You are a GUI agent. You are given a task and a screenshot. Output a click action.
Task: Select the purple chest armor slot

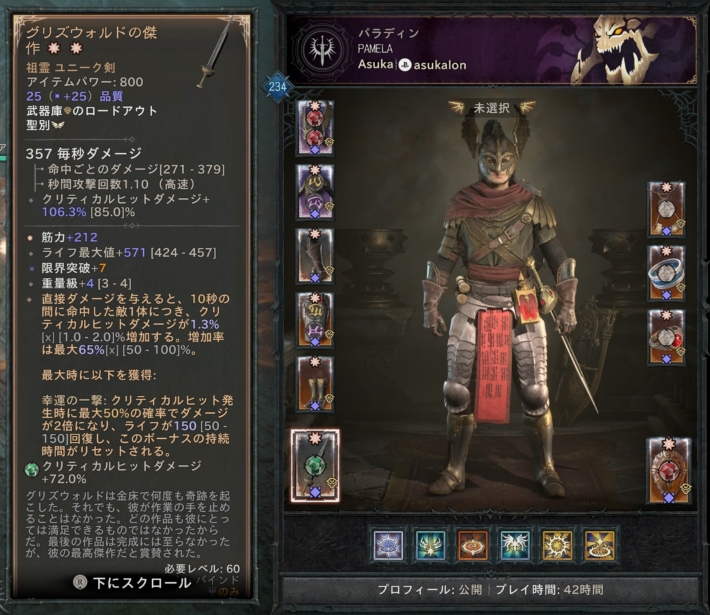[x=315, y=191]
